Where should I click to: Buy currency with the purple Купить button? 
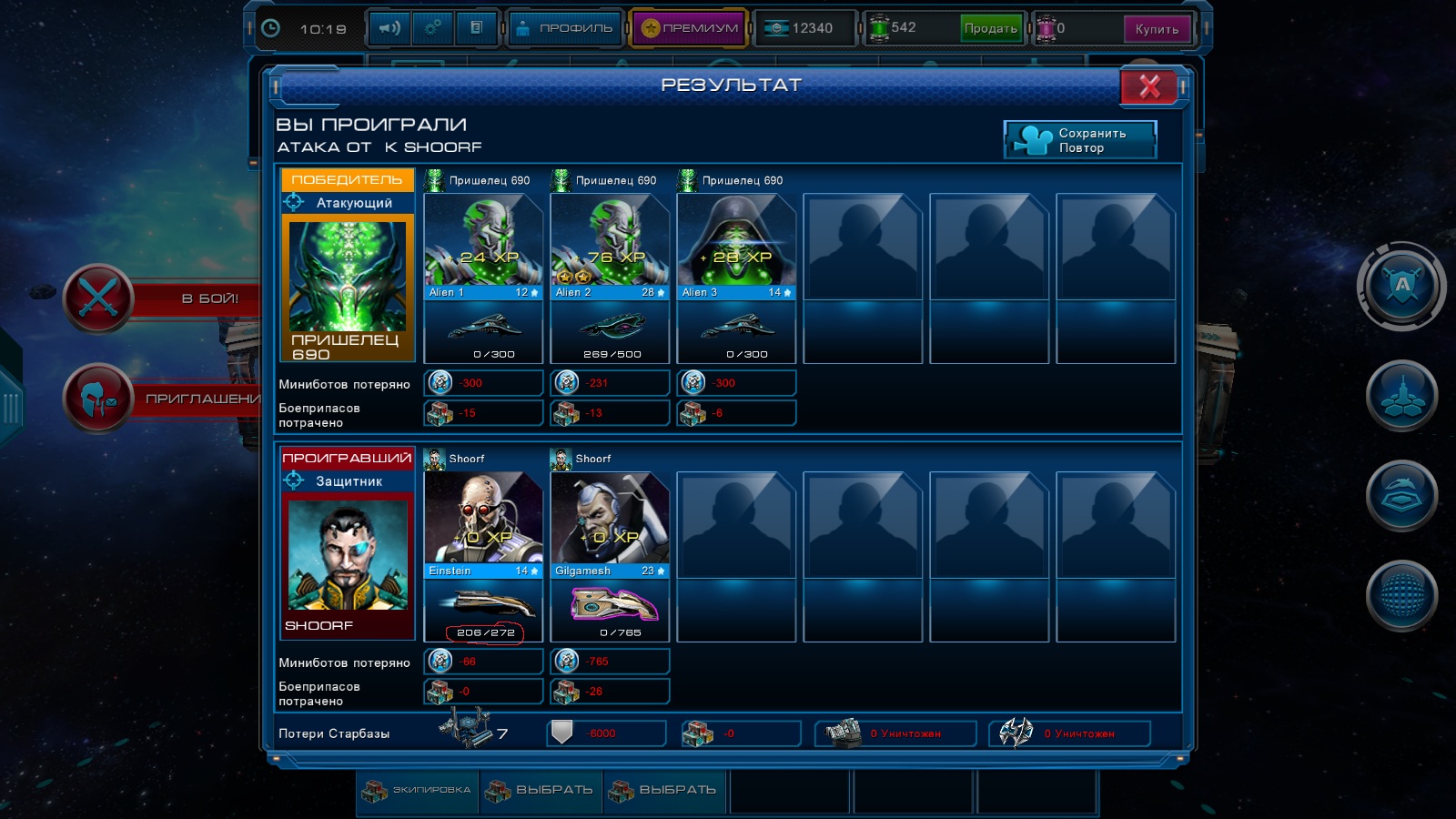pyautogui.click(x=1157, y=29)
